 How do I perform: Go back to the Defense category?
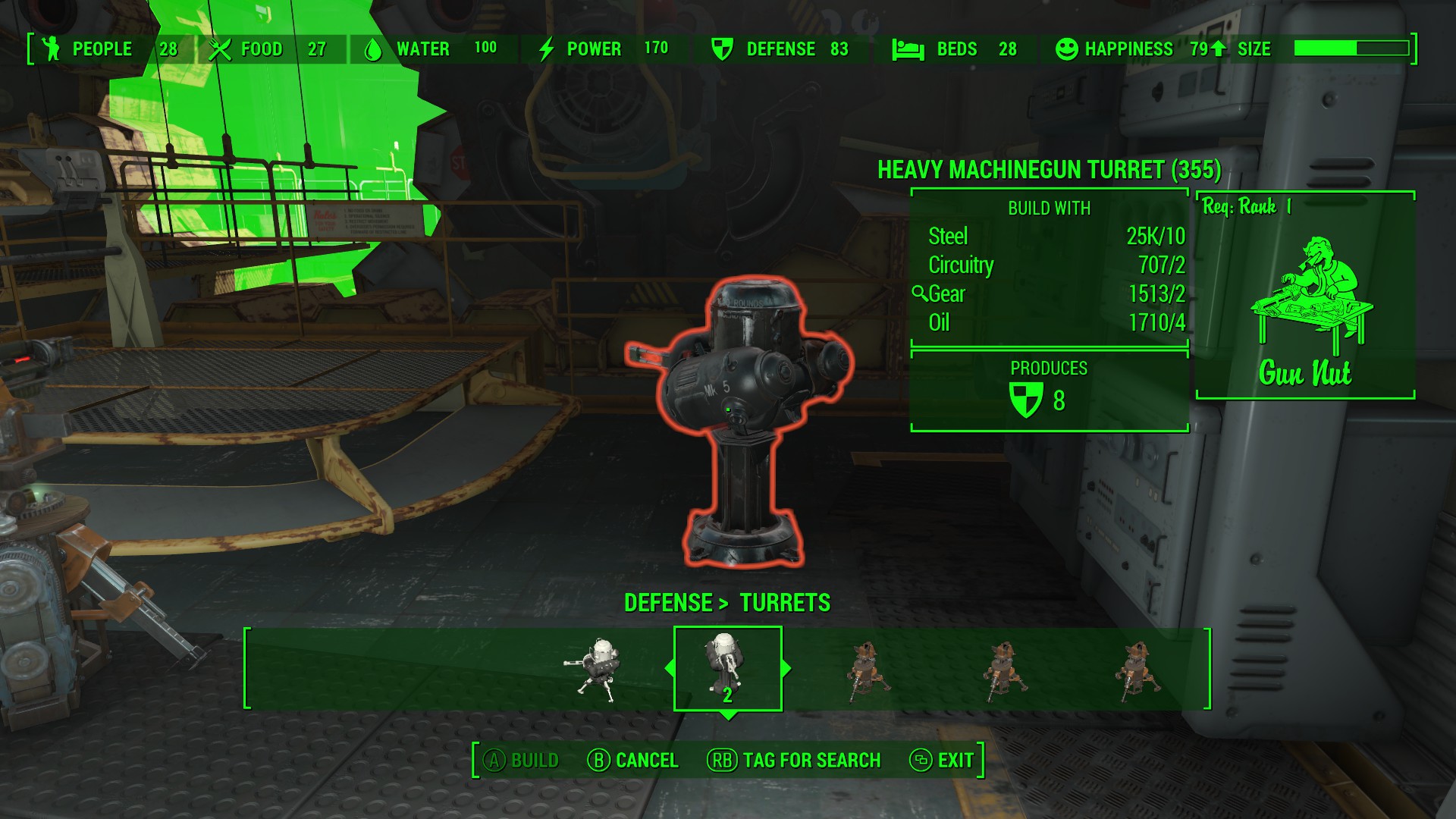click(667, 603)
